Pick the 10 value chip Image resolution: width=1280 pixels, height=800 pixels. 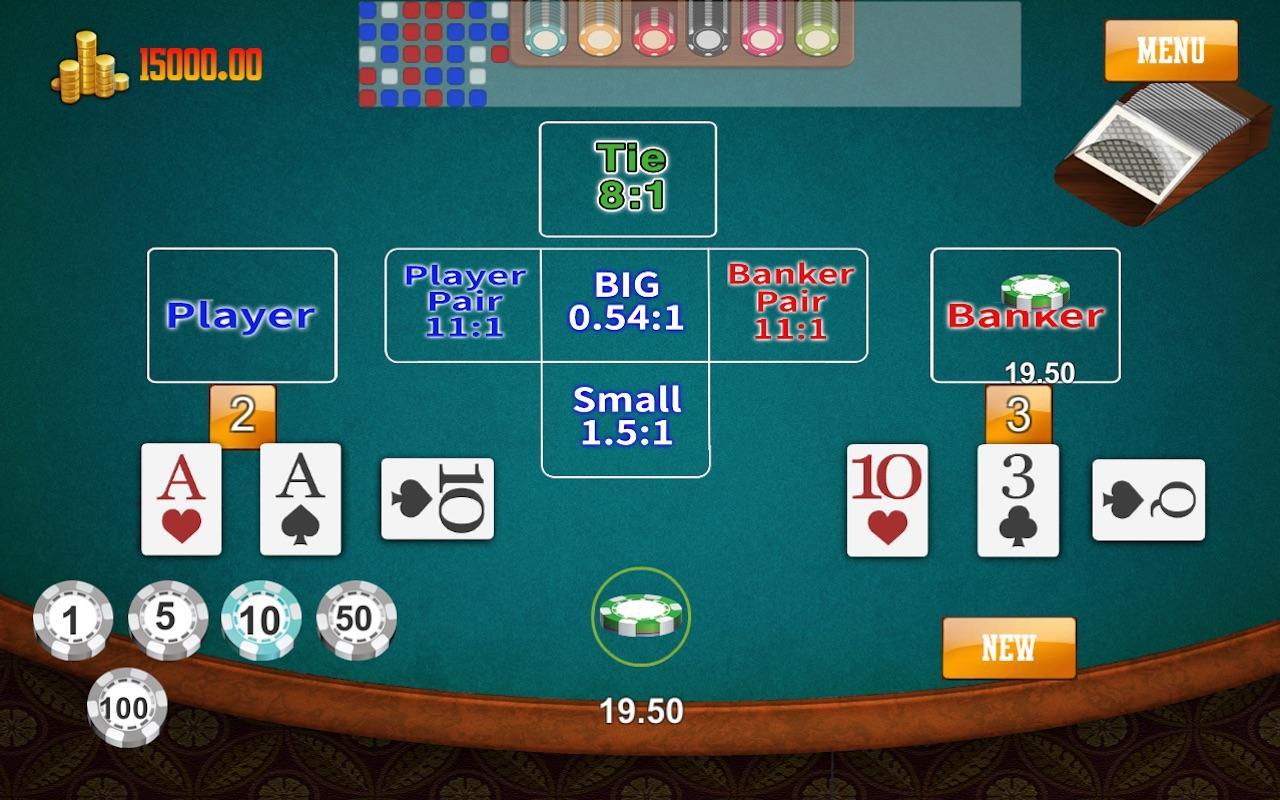pos(260,620)
